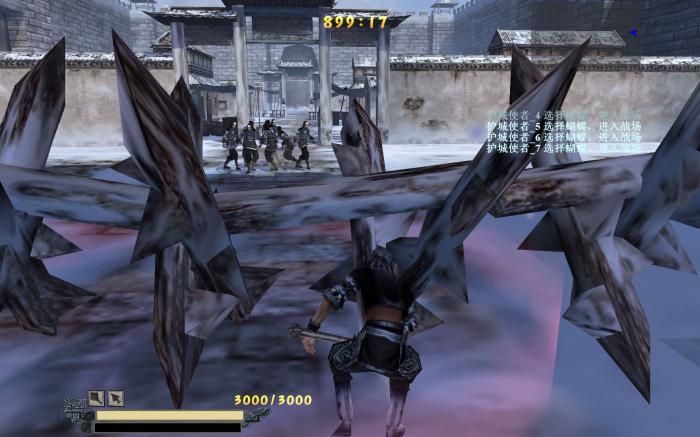This screenshot has height=437, width=700.
Task: Select the arrow cursor icon above the health bar
Action: (116, 397)
